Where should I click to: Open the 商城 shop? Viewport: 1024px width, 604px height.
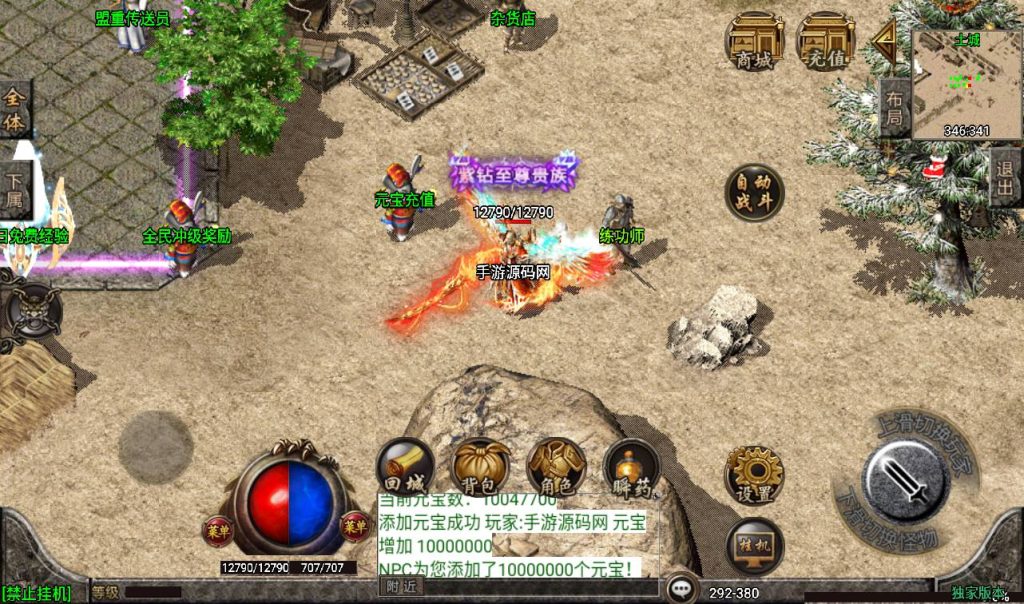(755, 42)
